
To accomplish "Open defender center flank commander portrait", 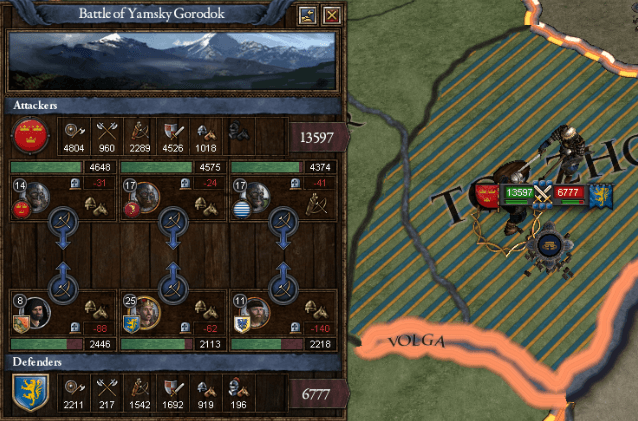I will click(x=148, y=310).
